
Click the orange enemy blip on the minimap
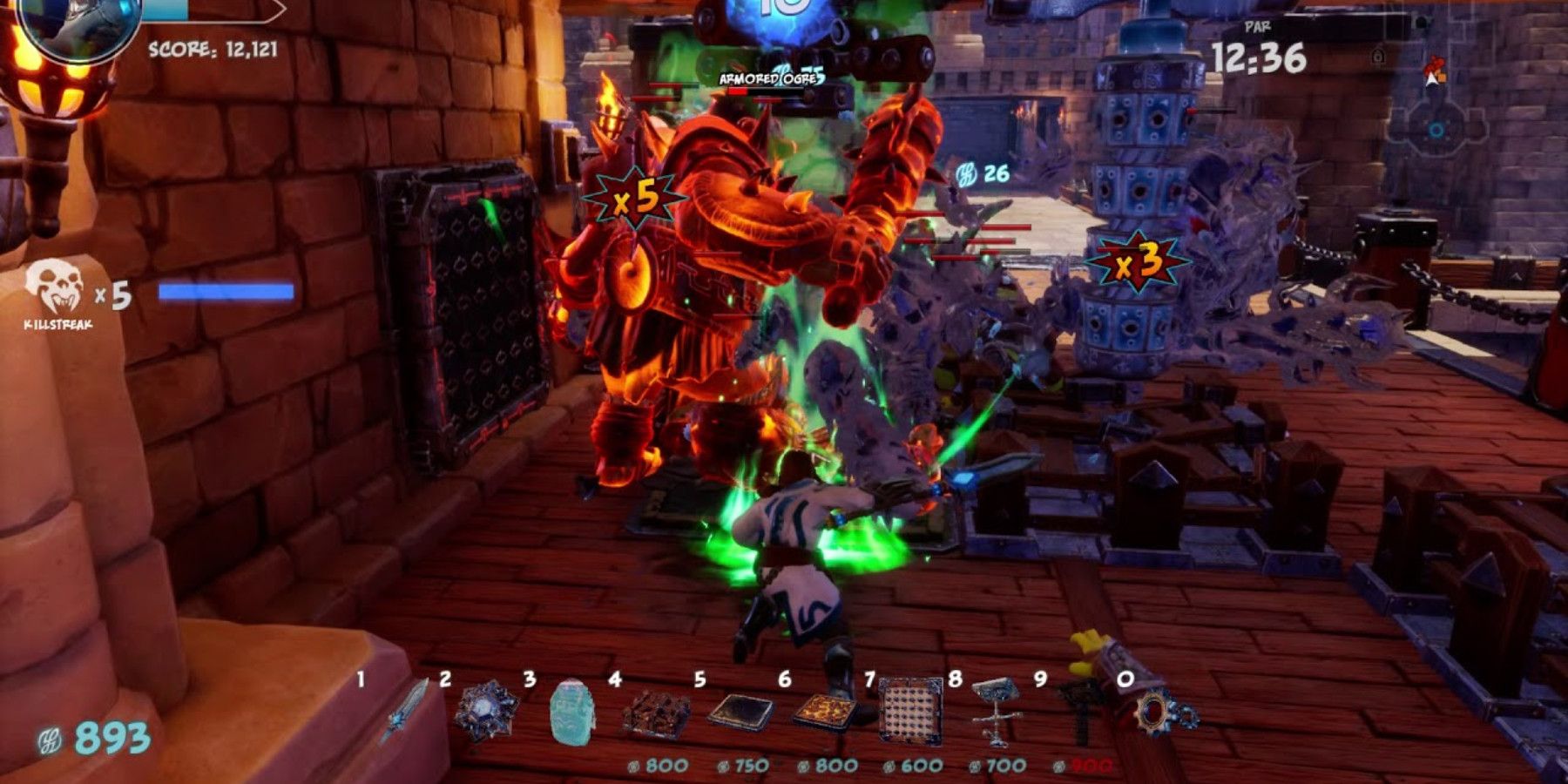point(1442,77)
